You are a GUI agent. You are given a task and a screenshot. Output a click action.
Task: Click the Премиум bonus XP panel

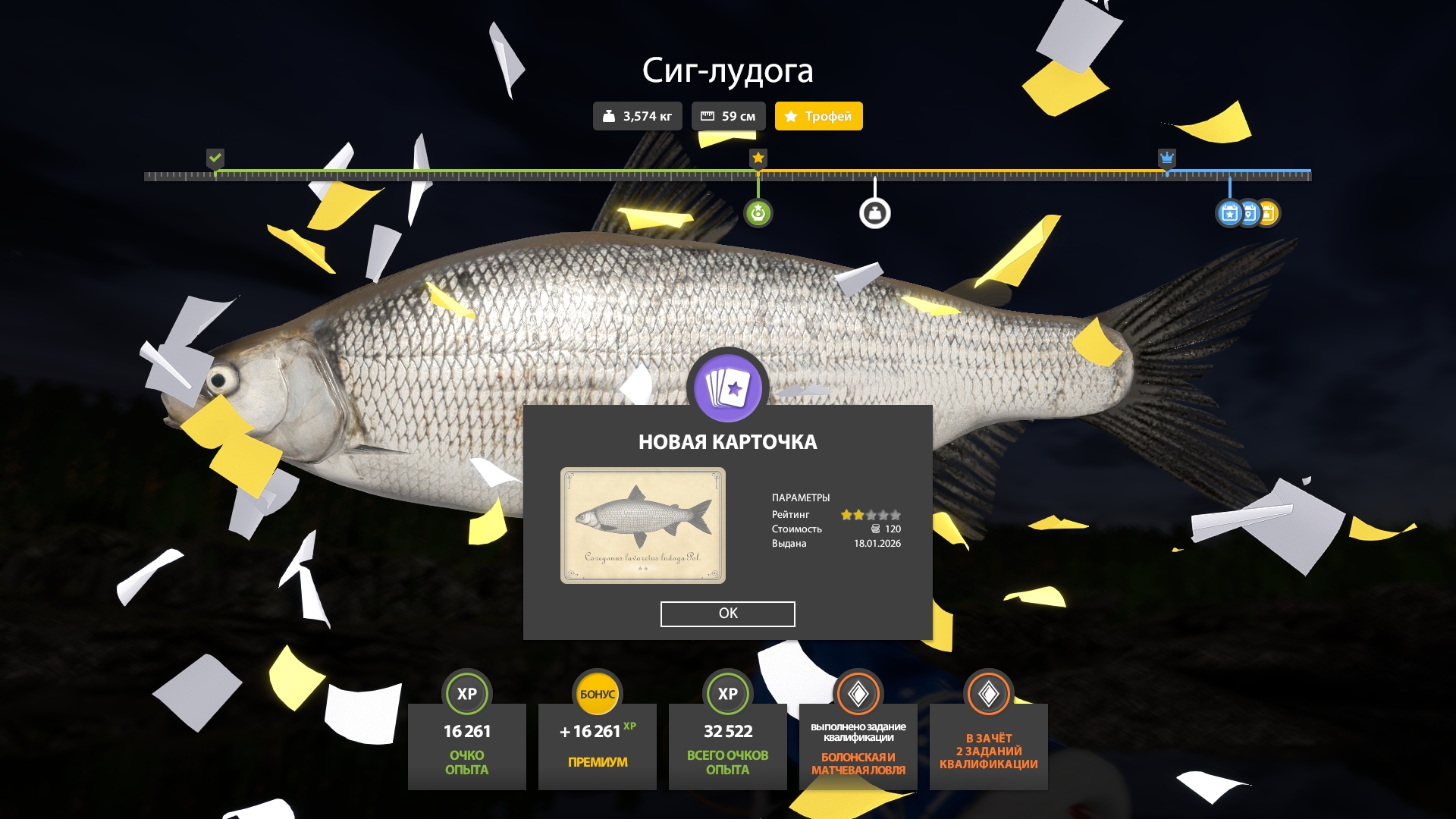[x=597, y=747]
